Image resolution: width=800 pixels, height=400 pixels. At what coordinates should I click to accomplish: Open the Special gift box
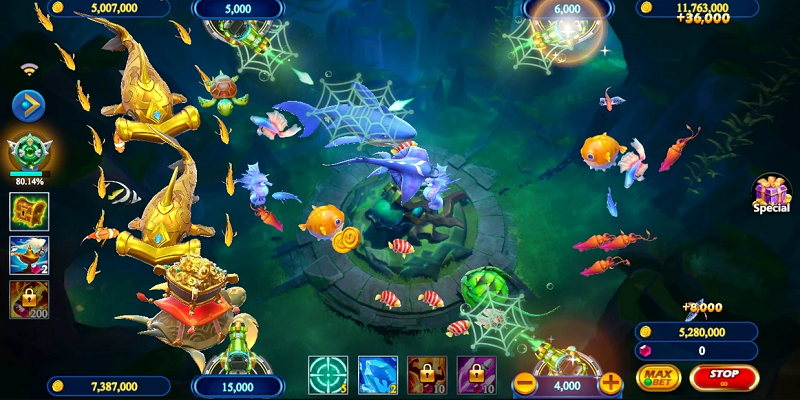pos(771,192)
